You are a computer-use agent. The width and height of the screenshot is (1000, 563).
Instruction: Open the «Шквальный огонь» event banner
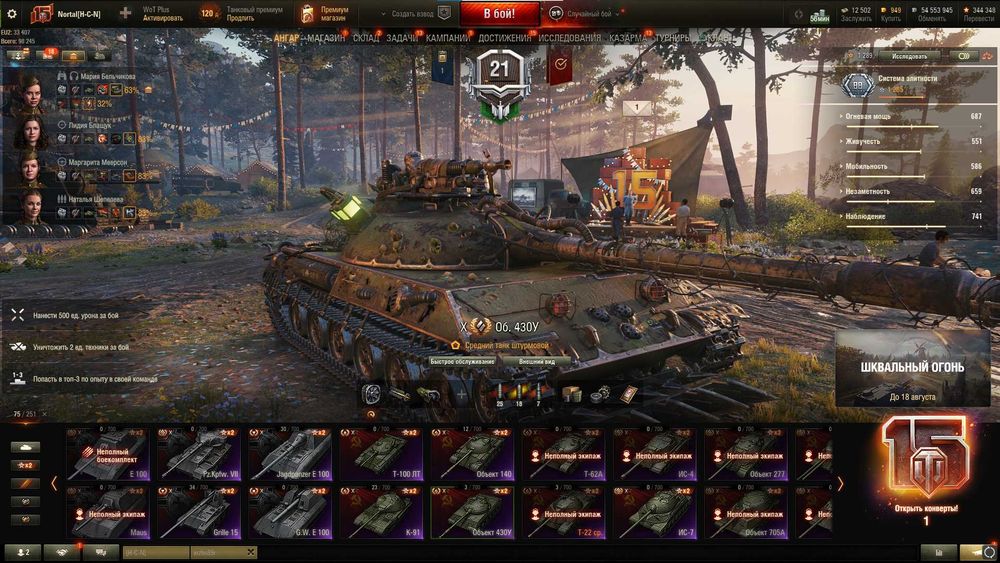coord(912,369)
